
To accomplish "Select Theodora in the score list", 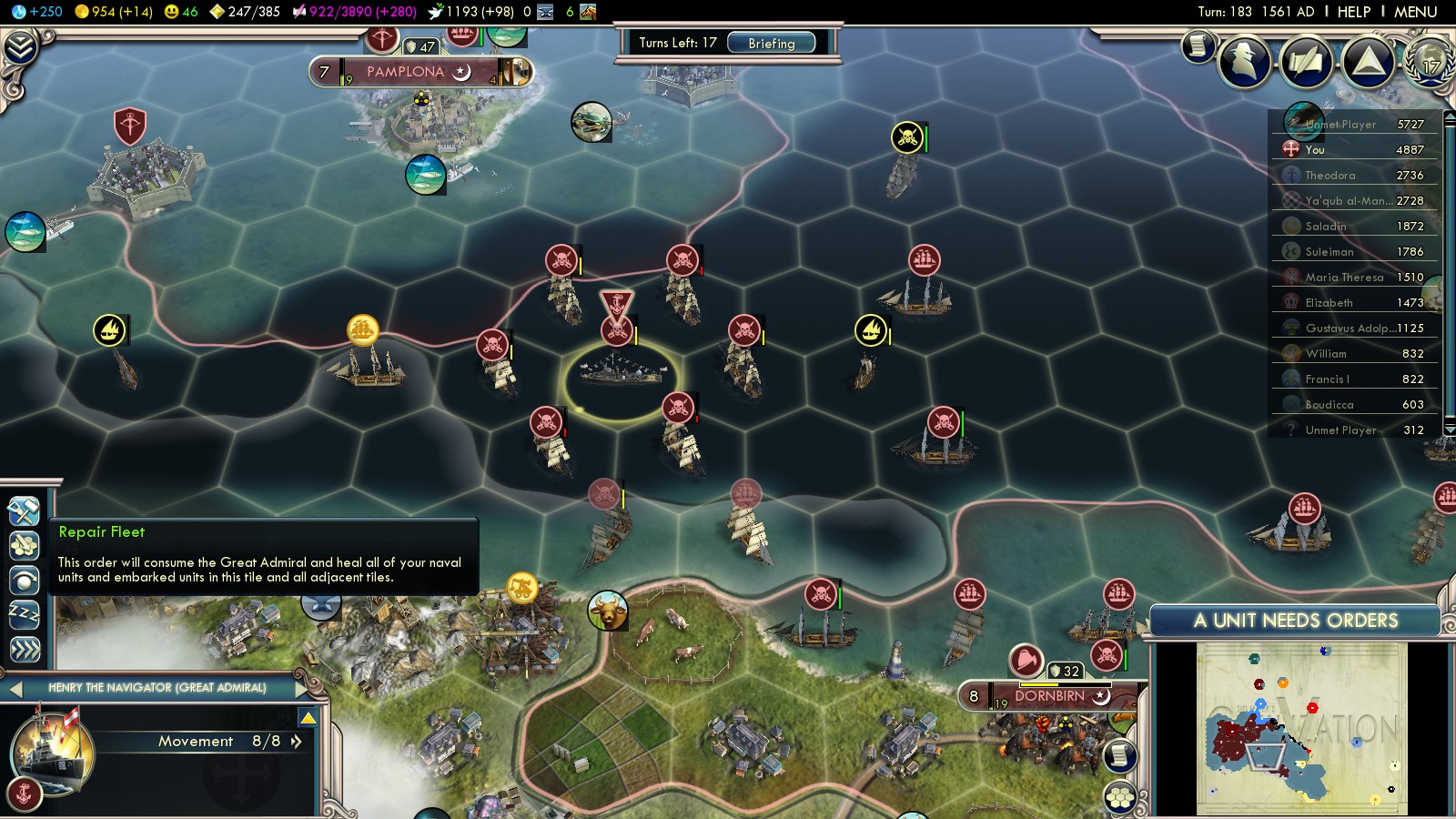I will click(1354, 175).
